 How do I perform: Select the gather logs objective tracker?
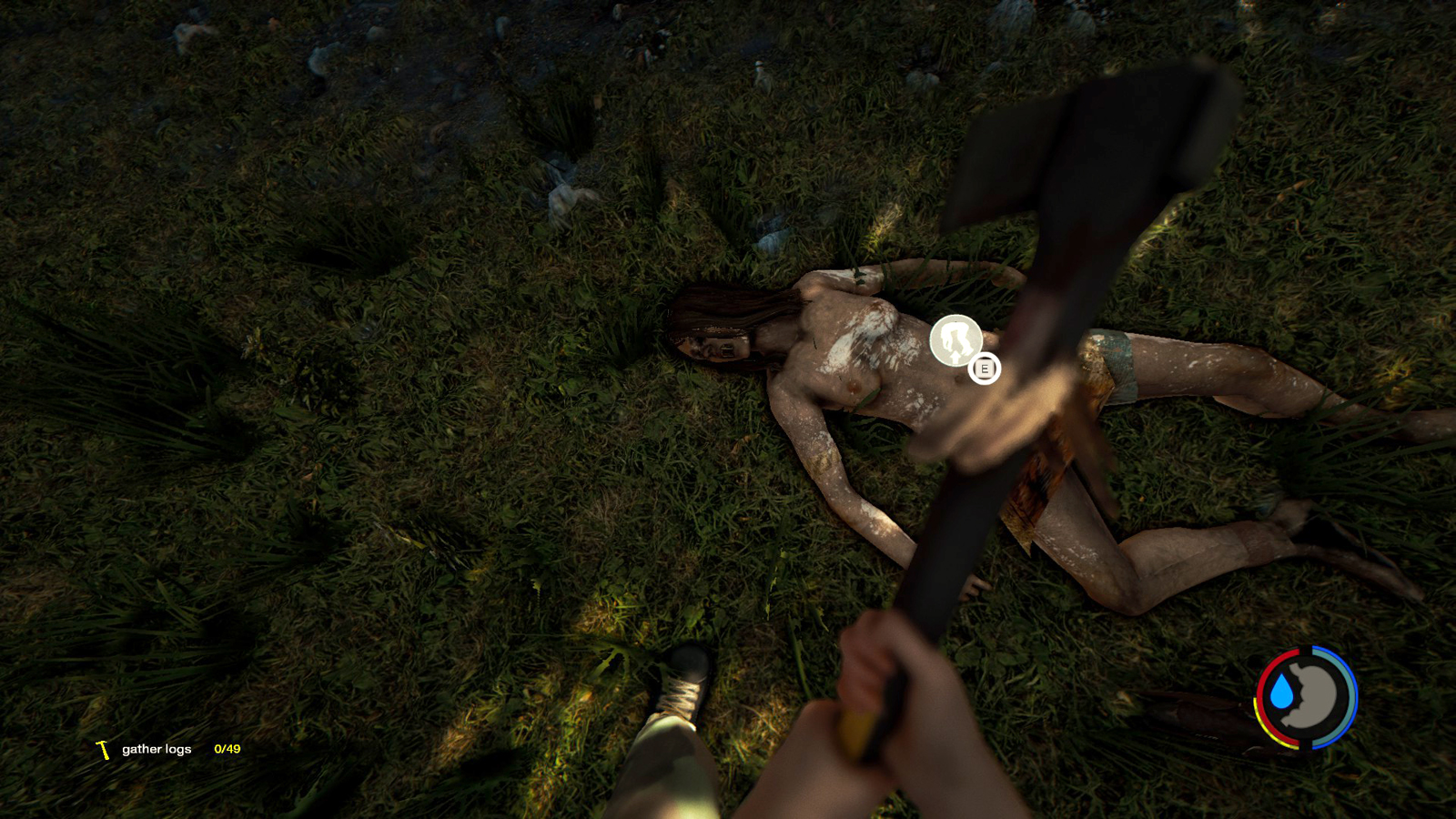tap(169, 749)
